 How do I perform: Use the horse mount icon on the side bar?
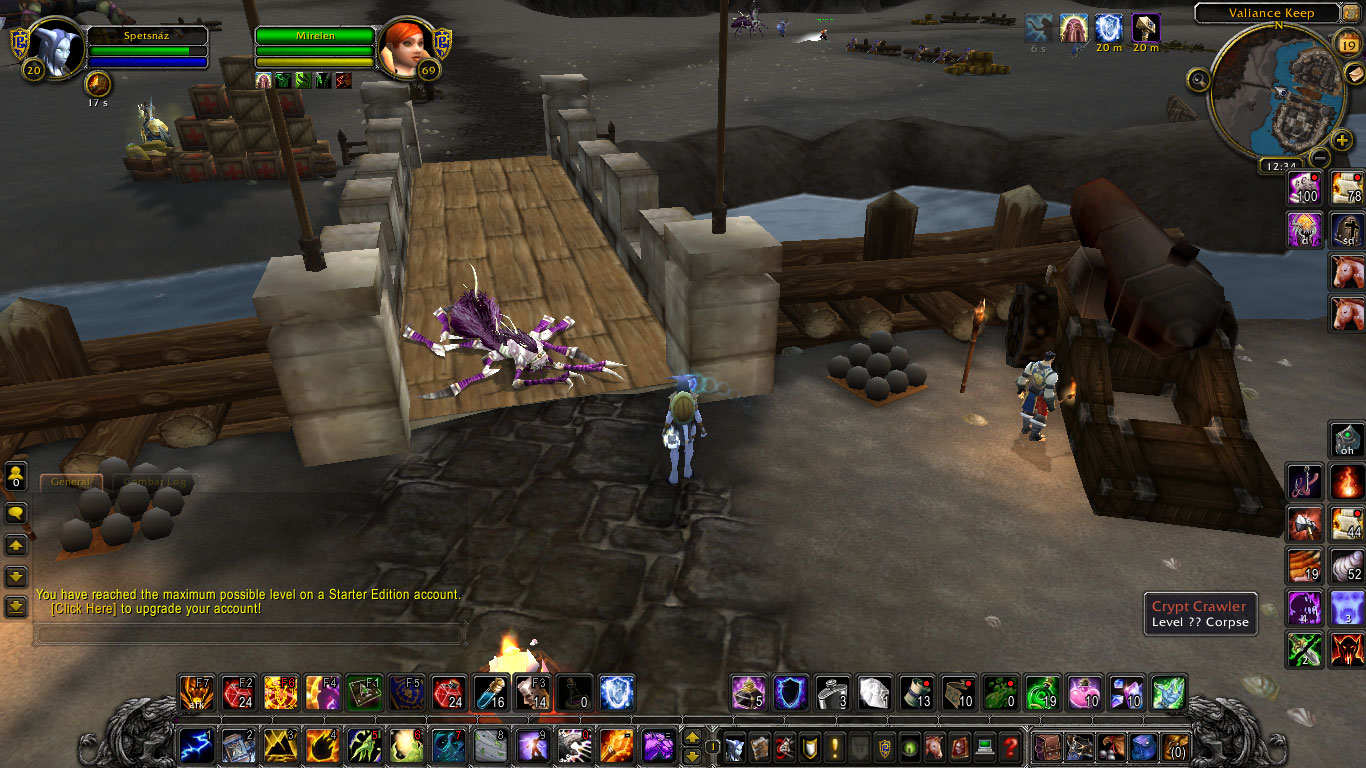(x=1348, y=272)
